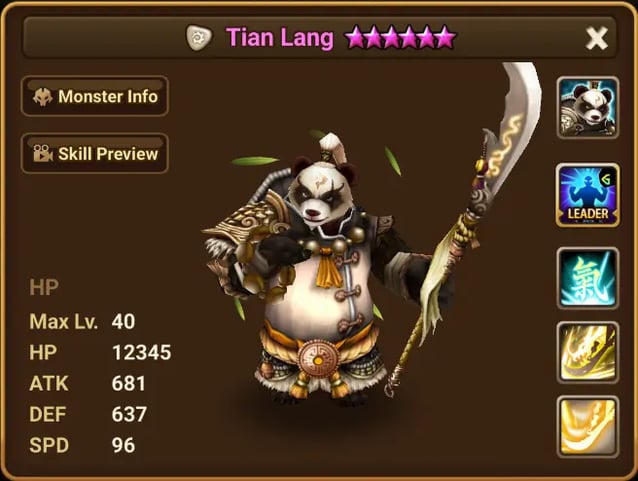The image size is (638, 481).
Task: Open the Monster Info panel
Action: pos(95,97)
